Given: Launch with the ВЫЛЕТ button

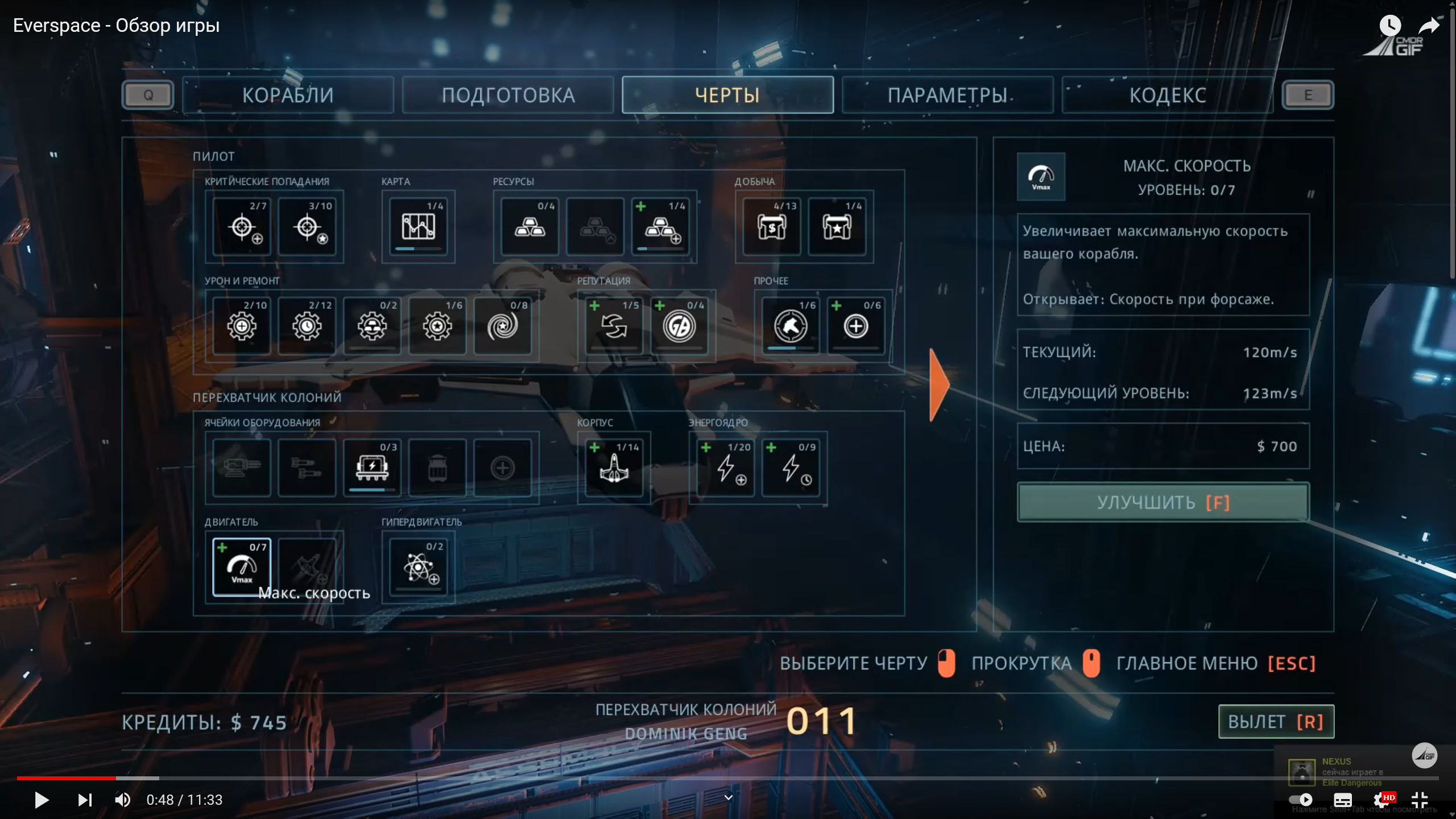Looking at the screenshot, I should pos(1276,722).
